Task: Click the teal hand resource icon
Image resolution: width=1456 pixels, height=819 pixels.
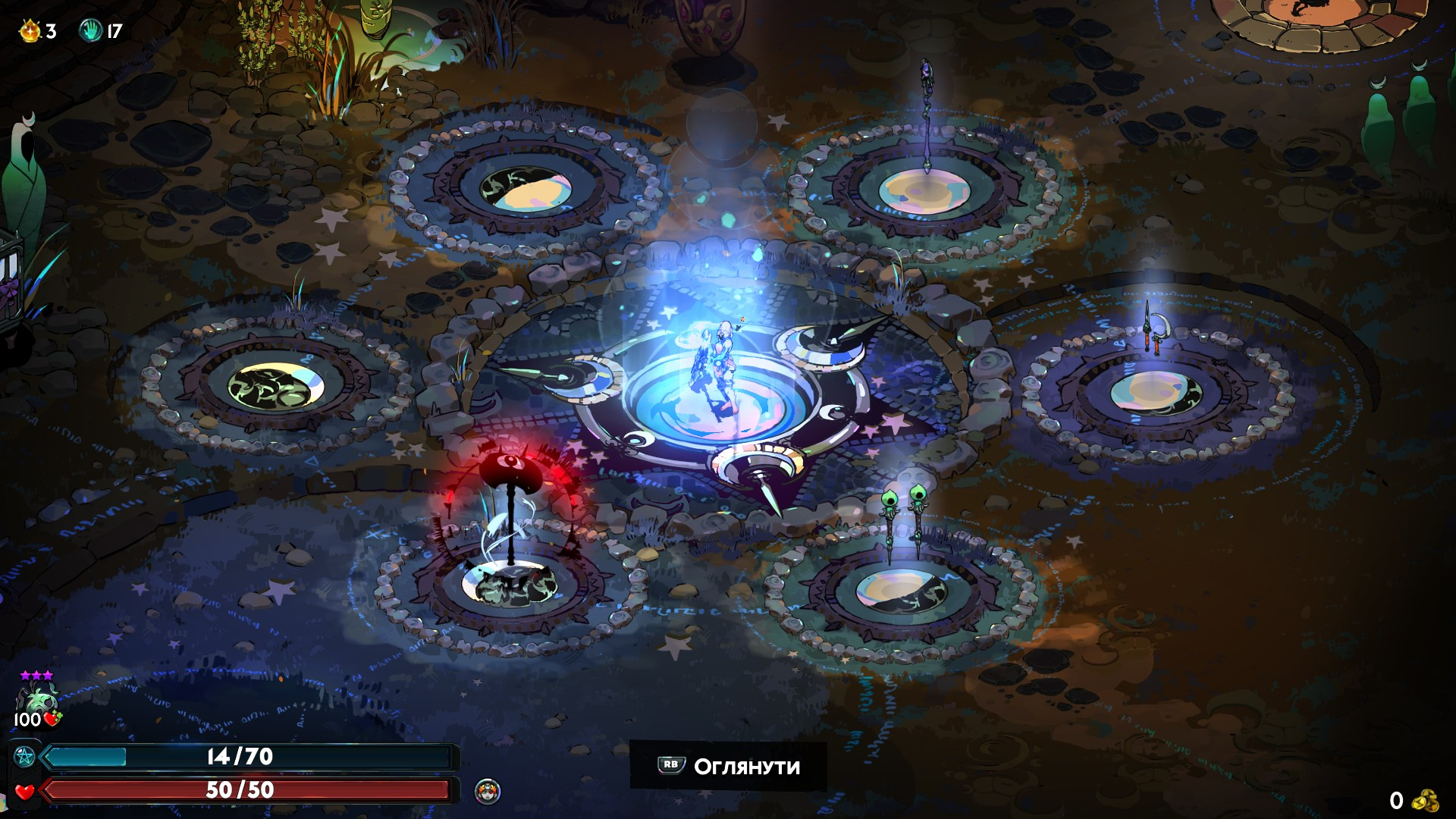Action: pyautogui.click(x=90, y=30)
